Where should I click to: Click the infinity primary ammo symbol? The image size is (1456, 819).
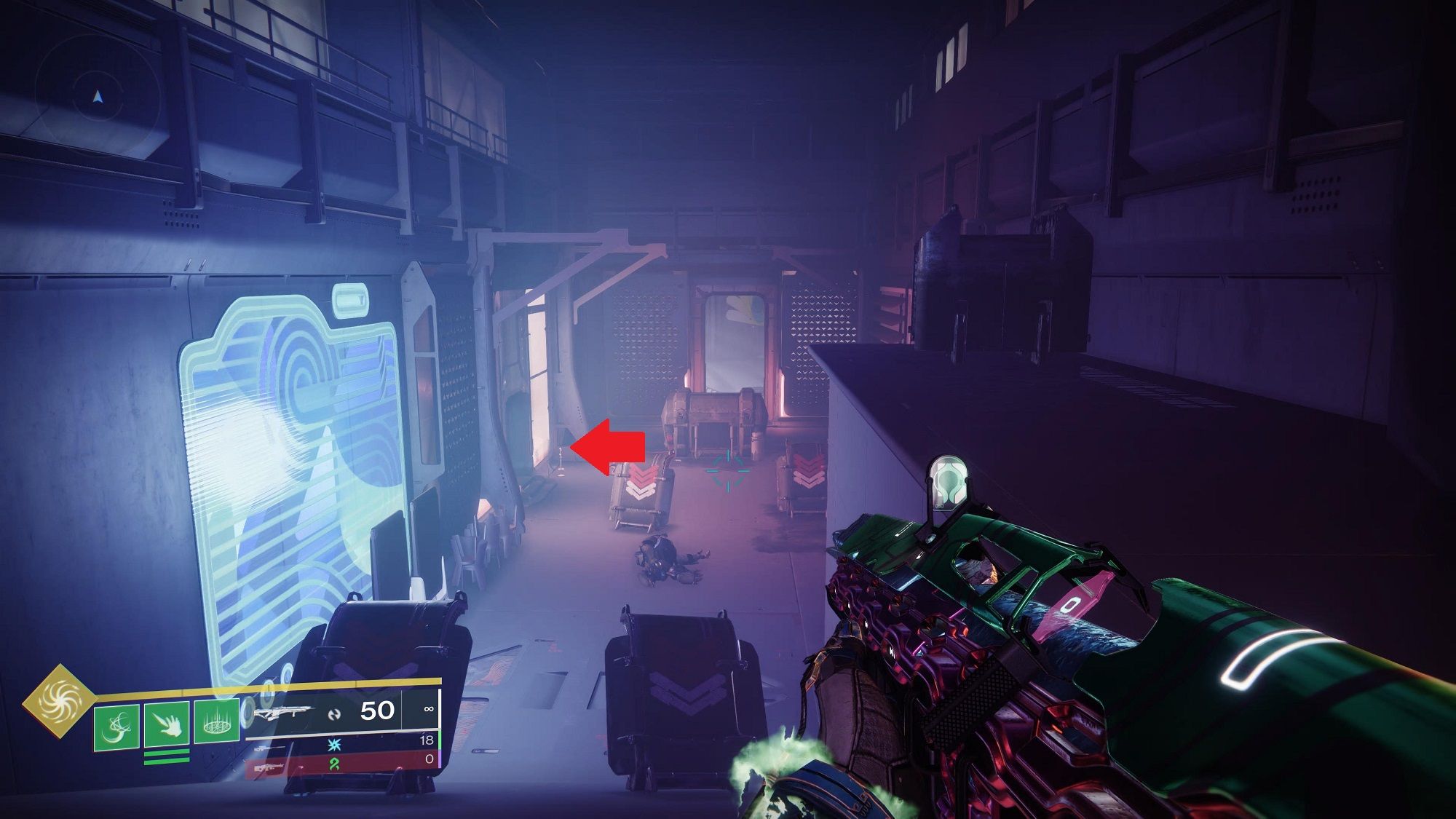click(428, 708)
